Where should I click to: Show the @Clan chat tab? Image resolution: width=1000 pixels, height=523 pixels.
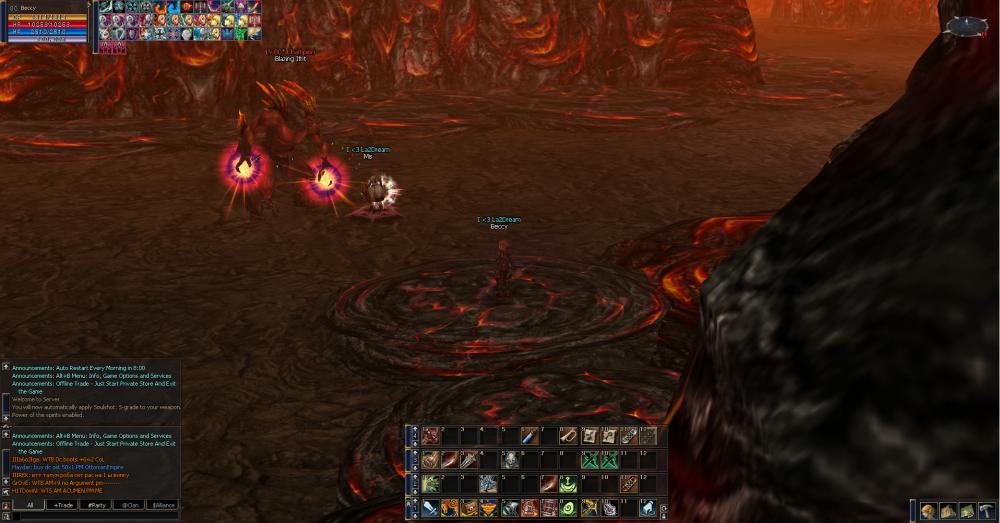coord(131,505)
